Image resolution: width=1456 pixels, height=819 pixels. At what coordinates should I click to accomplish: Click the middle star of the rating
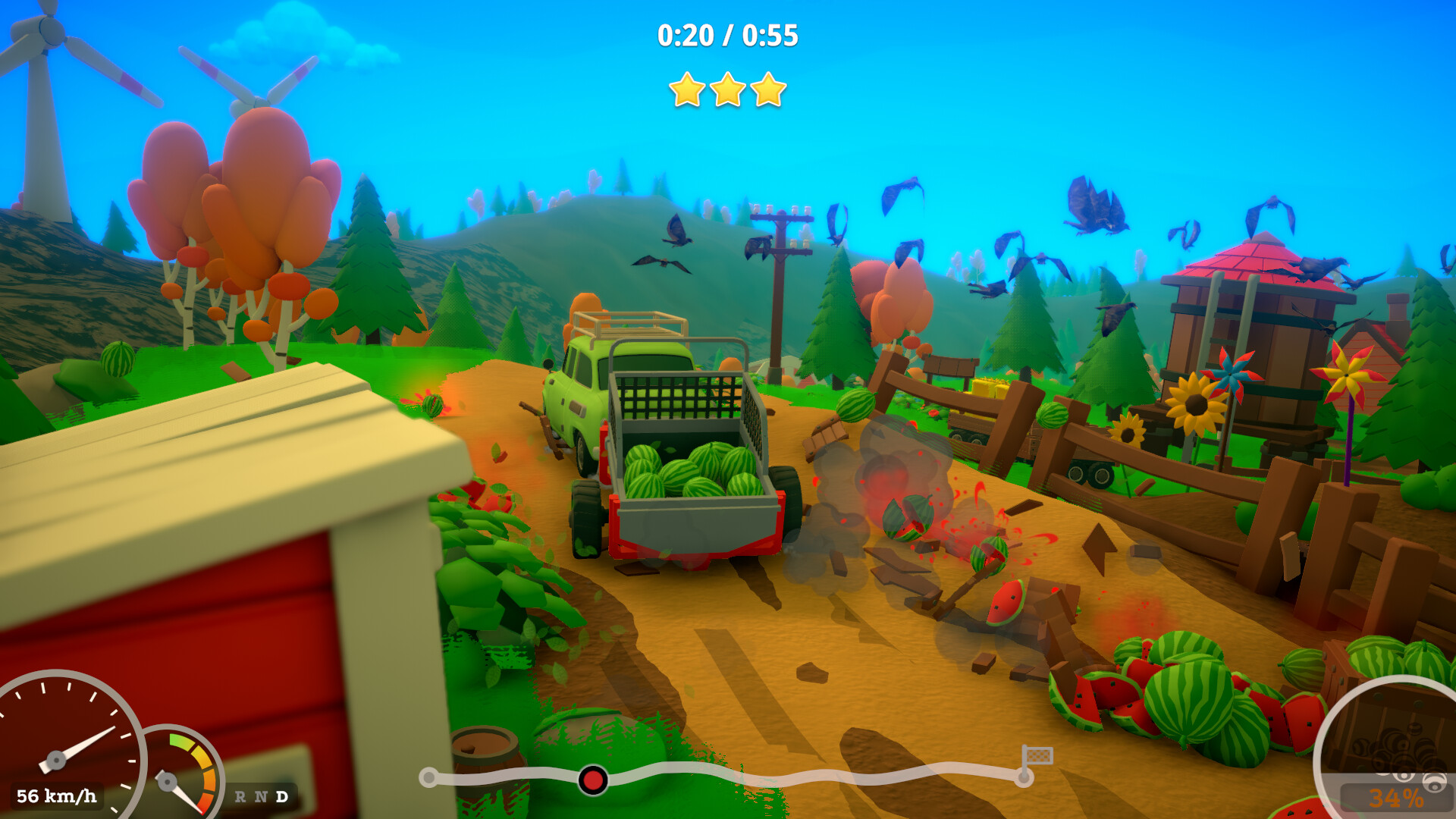[x=730, y=89]
